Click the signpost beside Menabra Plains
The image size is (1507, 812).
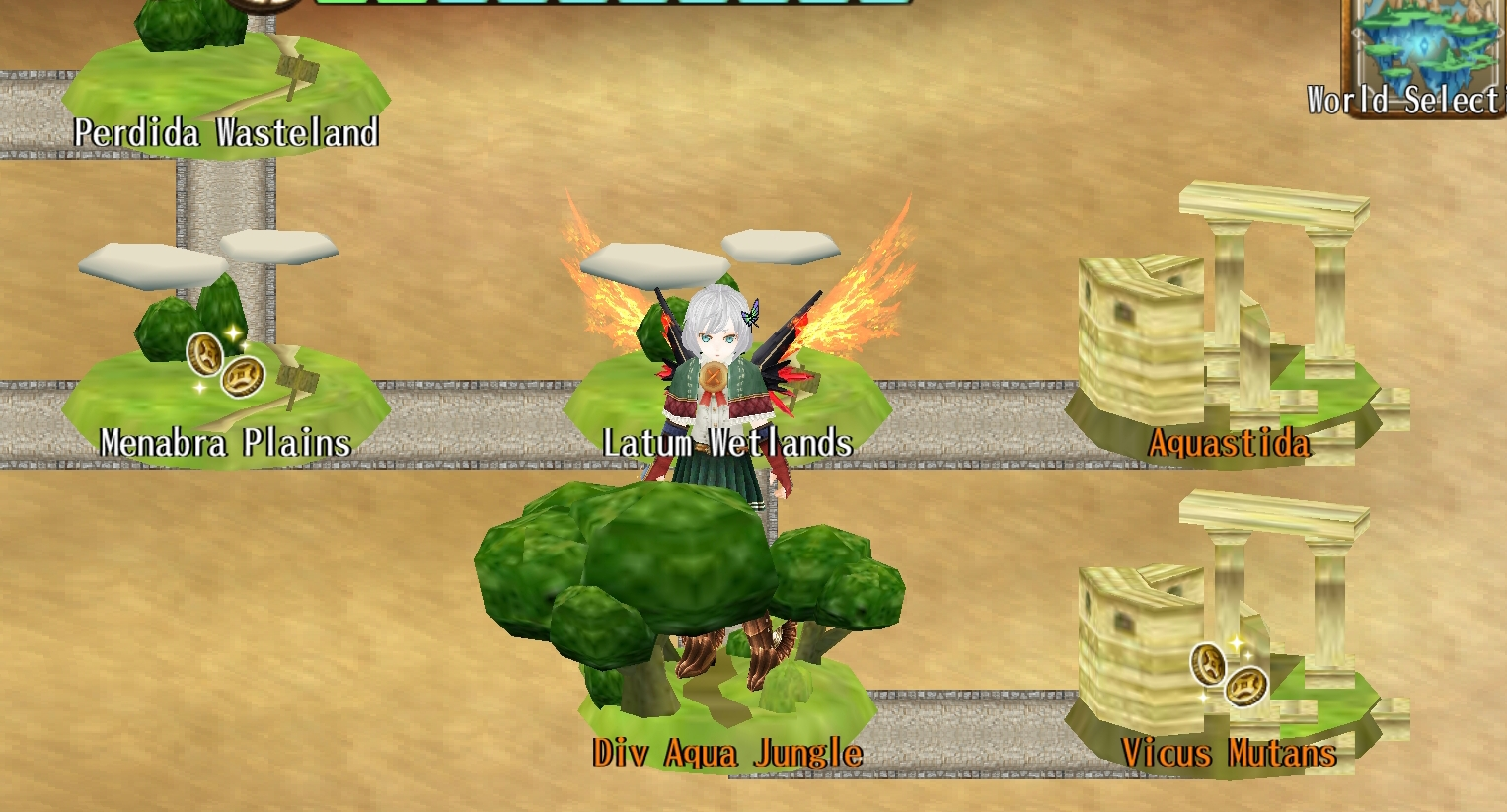pyautogui.click(x=300, y=378)
